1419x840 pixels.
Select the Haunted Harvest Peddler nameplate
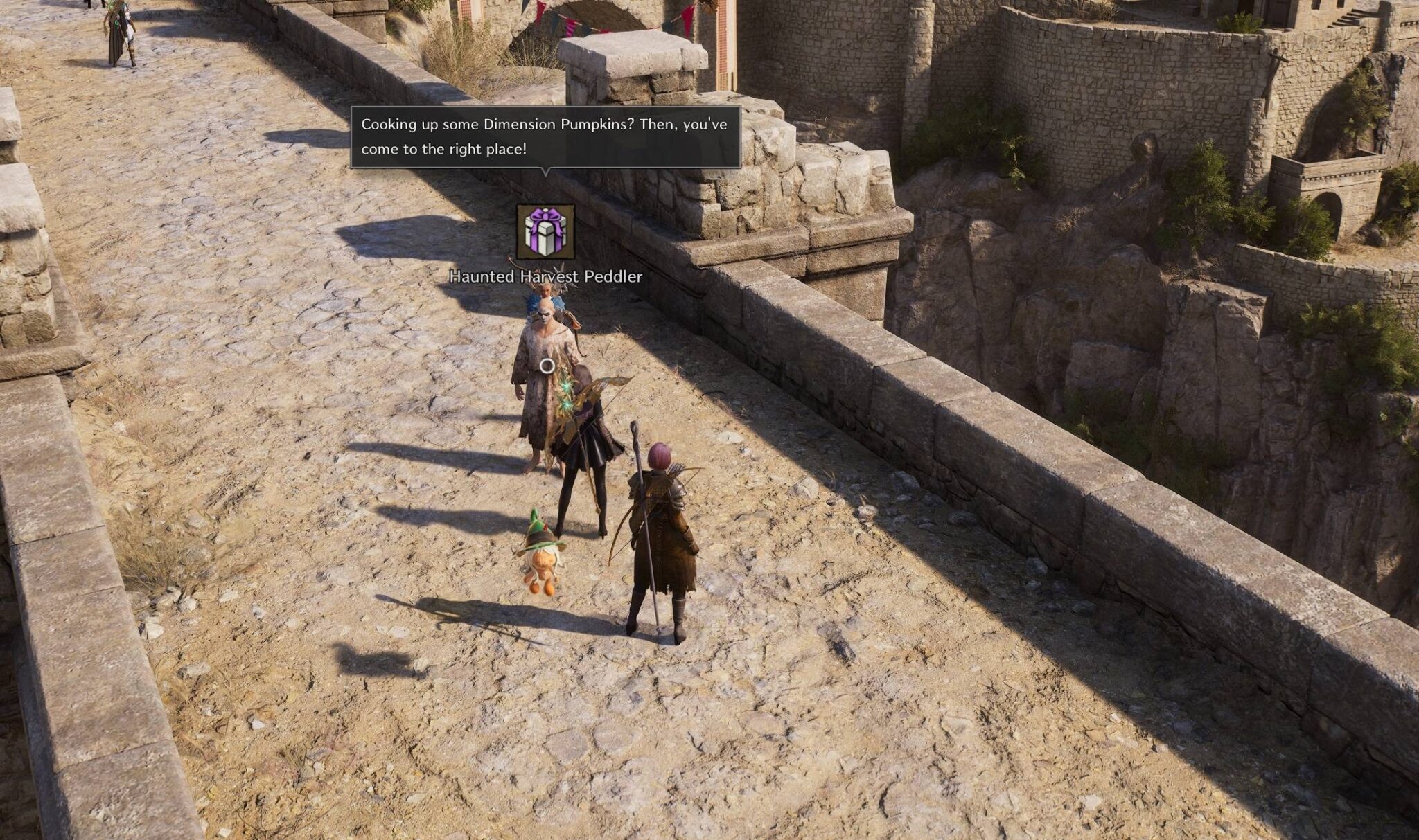click(545, 276)
